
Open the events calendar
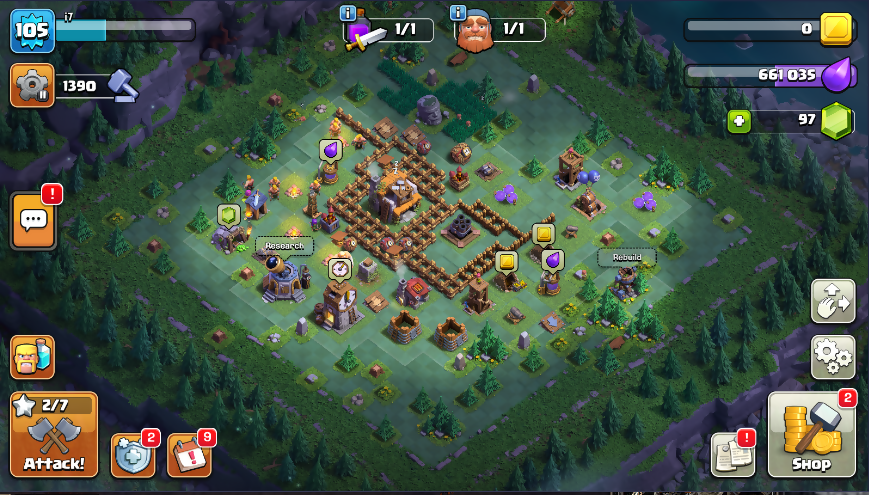188,455
